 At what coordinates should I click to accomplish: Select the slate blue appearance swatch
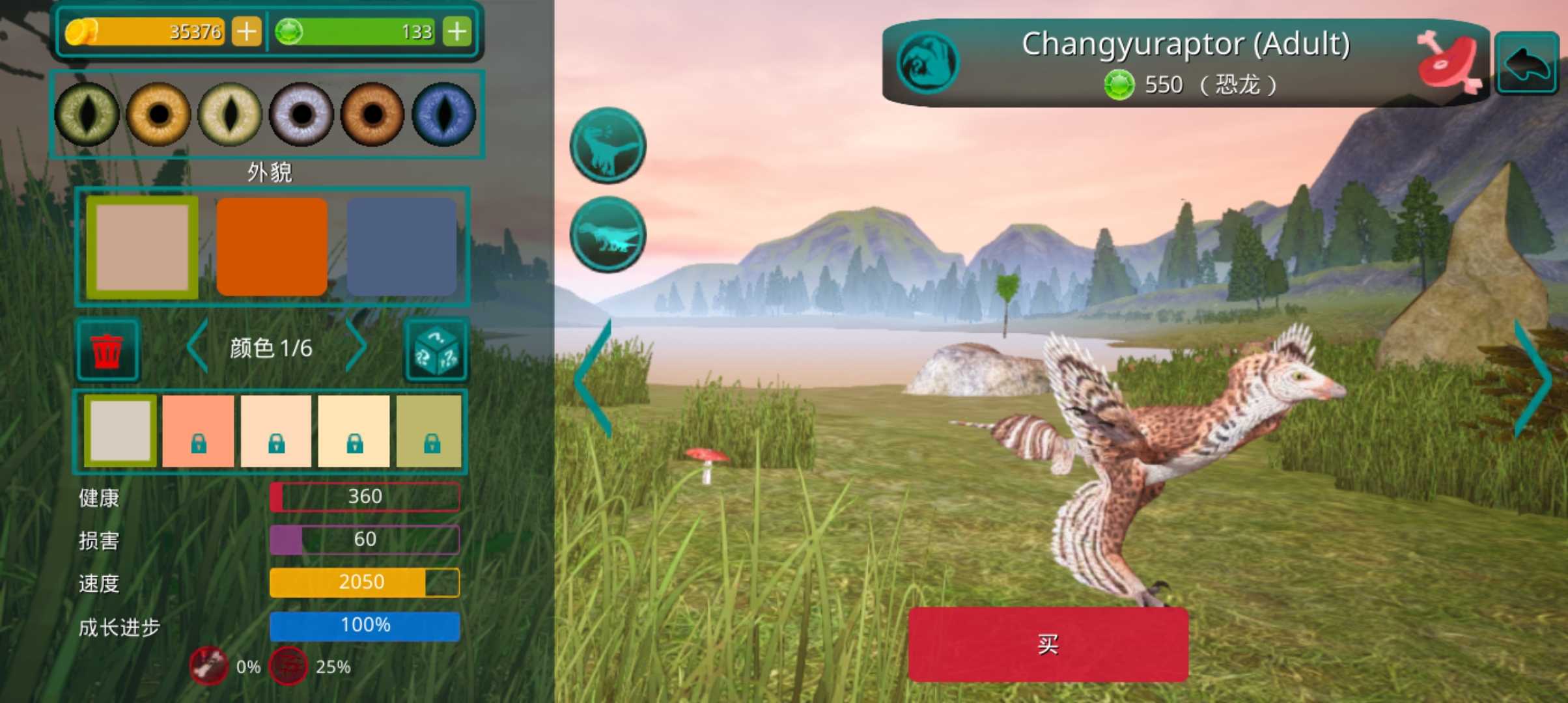tap(401, 247)
